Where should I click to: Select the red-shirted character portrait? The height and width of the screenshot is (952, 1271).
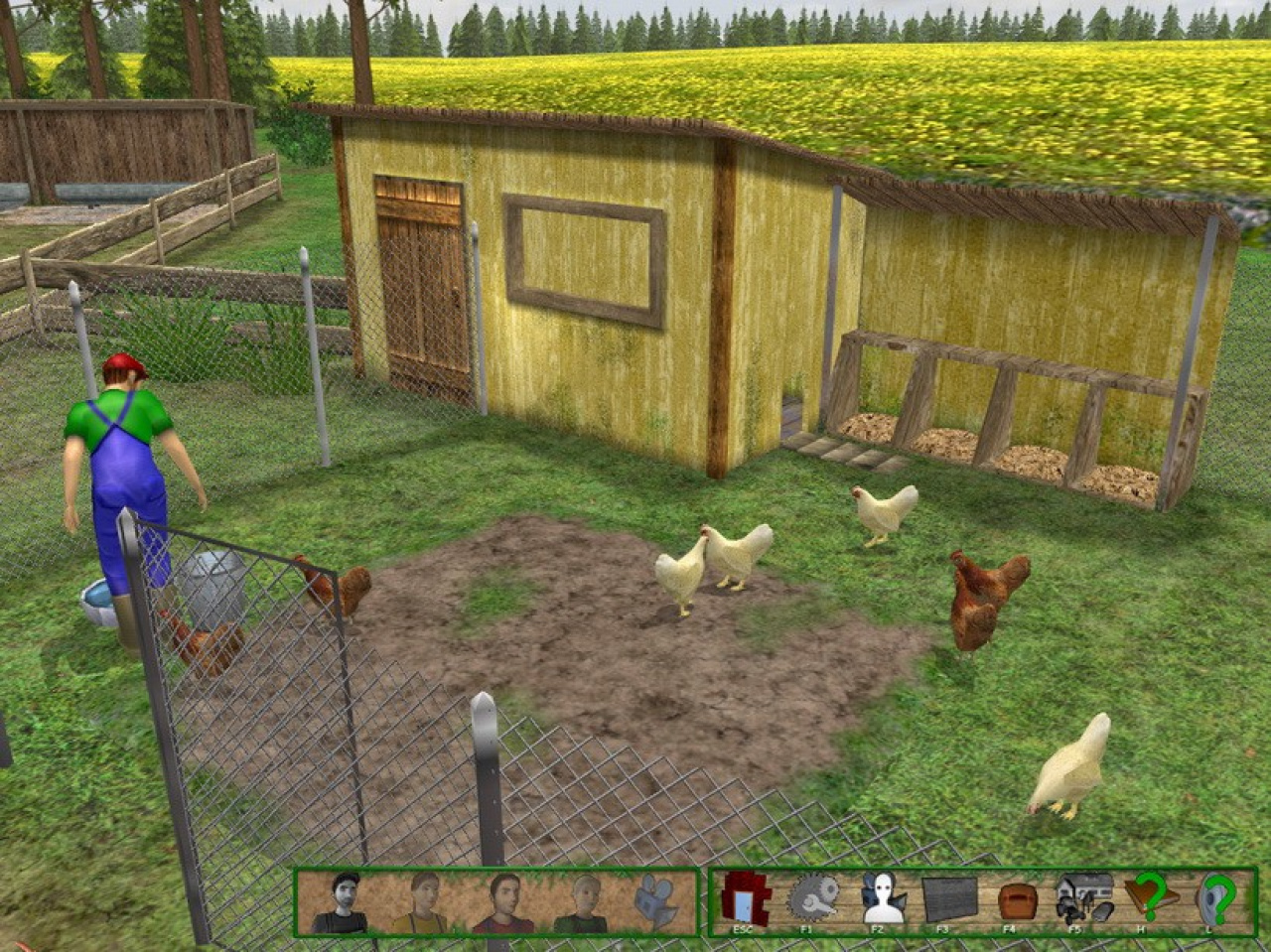[x=502, y=901]
